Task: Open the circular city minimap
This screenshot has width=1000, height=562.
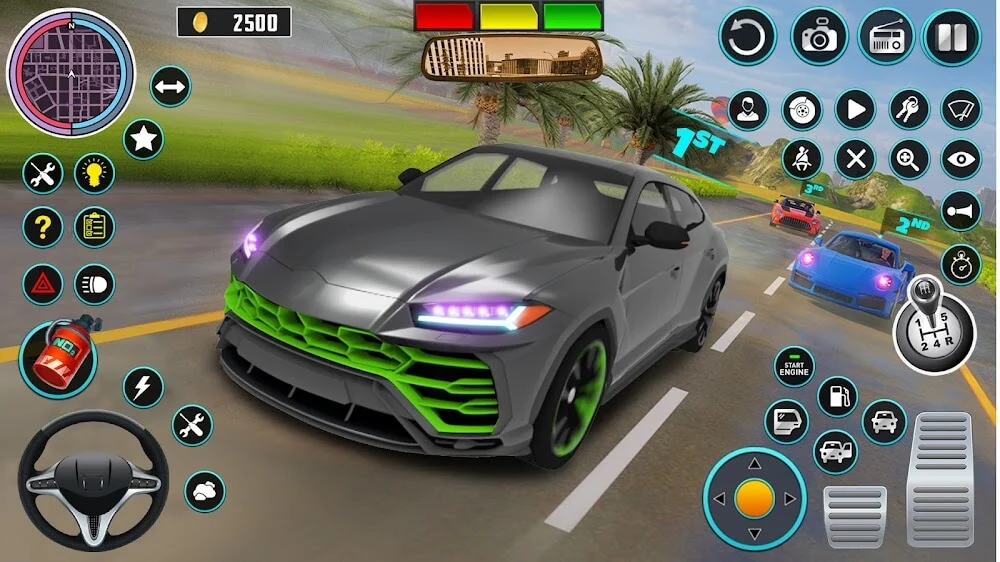Action: tap(70, 73)
